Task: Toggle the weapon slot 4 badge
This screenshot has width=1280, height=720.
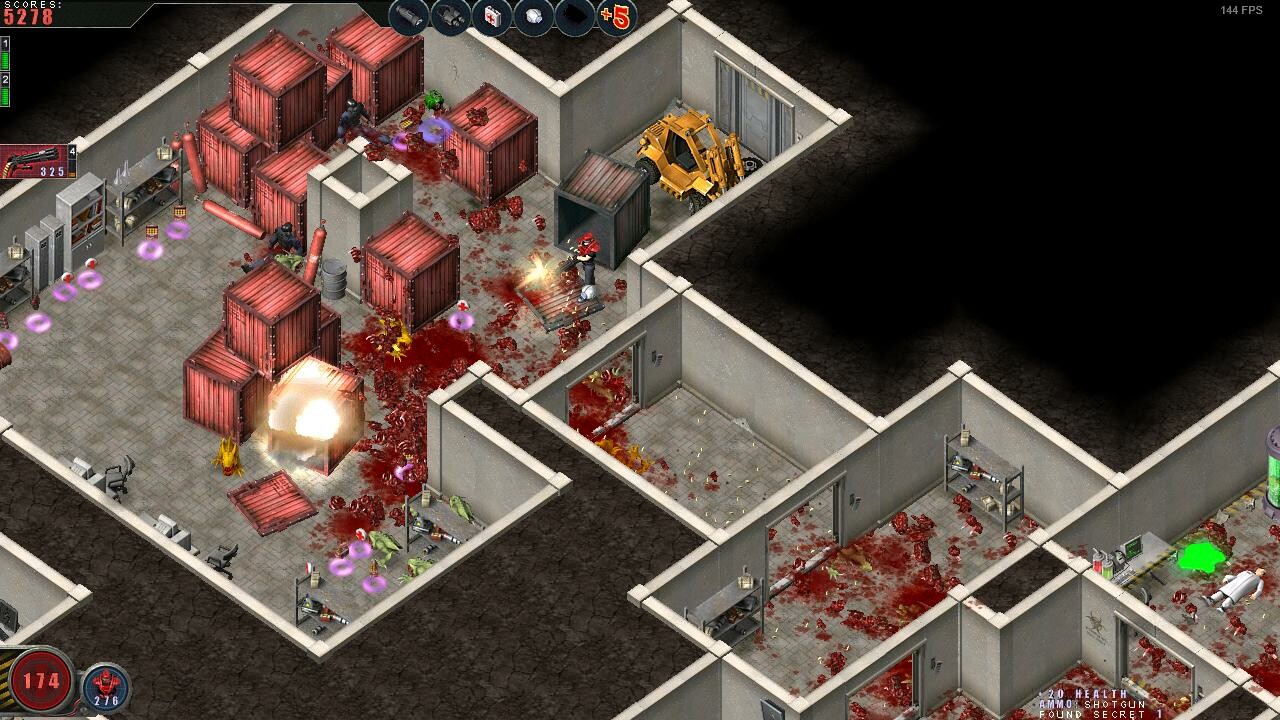Action: (73, 151)
